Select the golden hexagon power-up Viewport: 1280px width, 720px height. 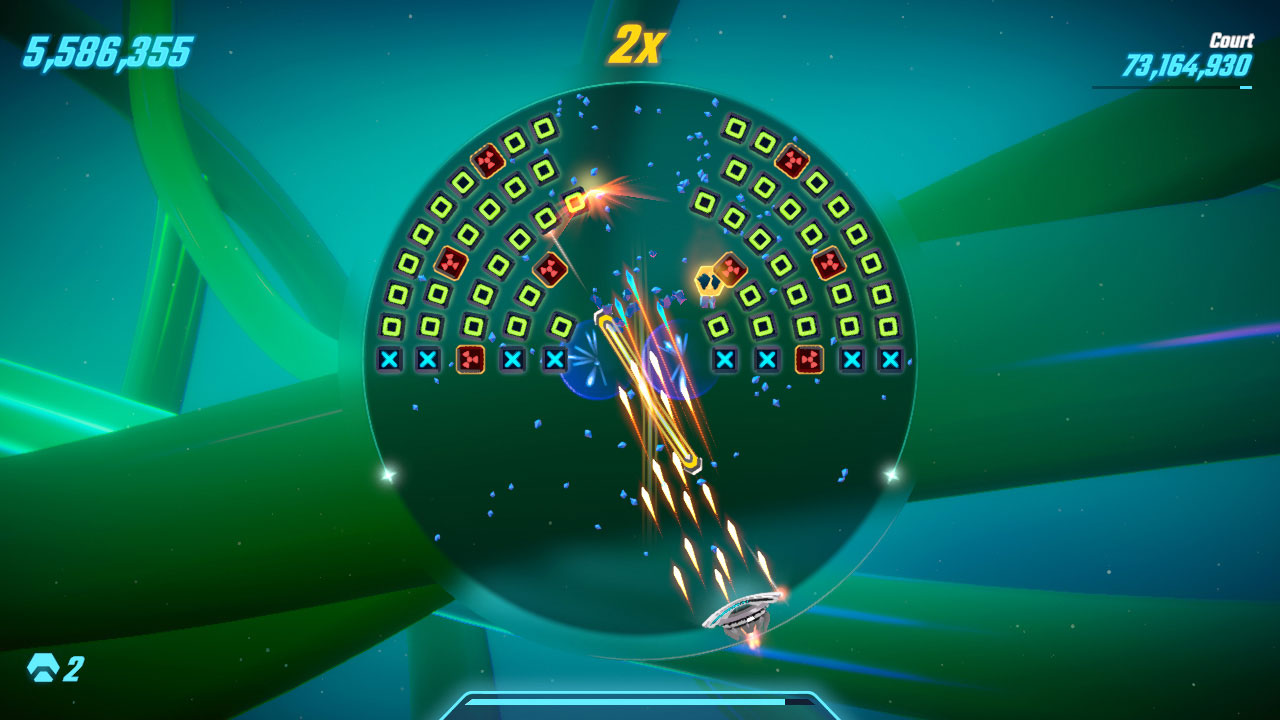[710, 283]
